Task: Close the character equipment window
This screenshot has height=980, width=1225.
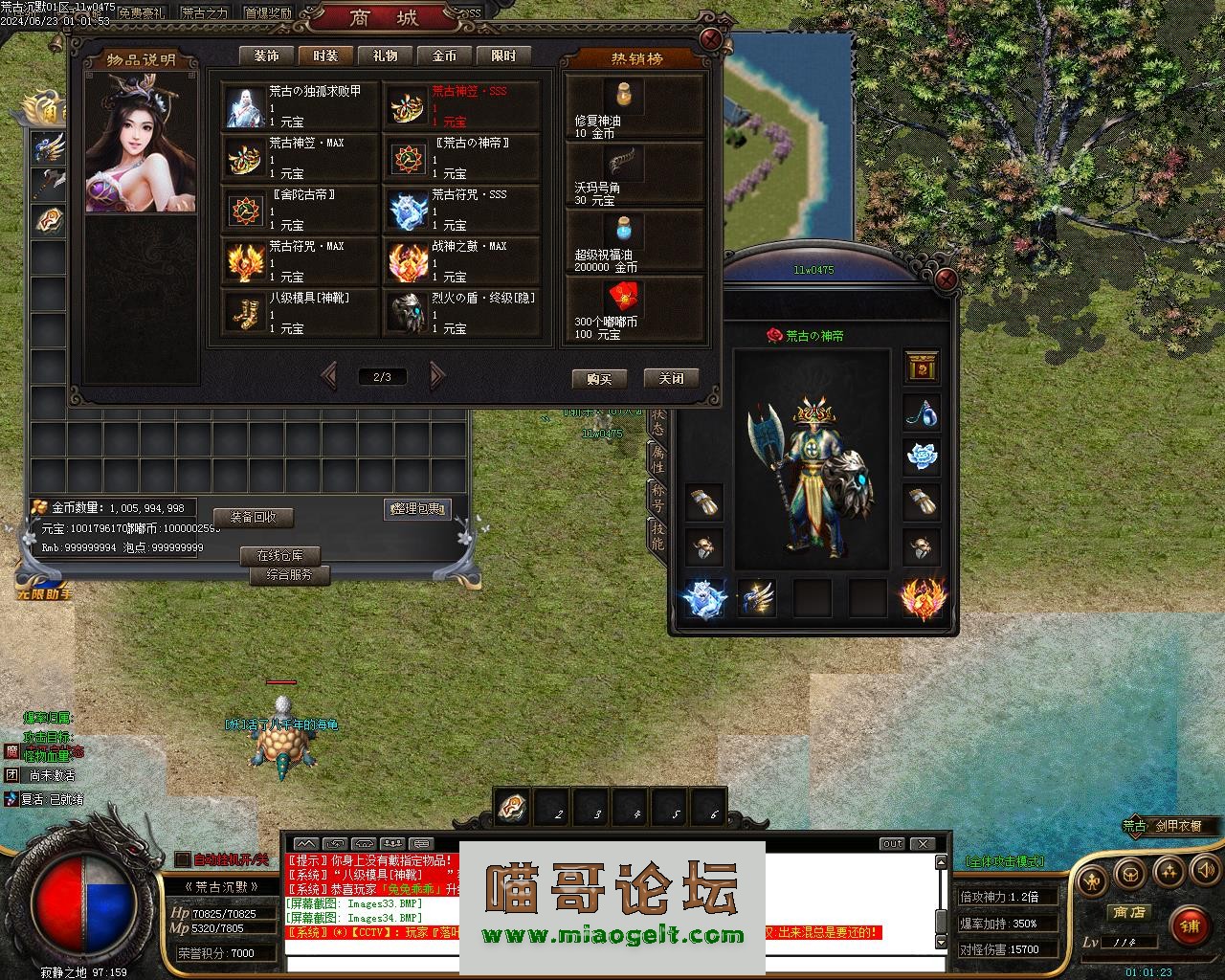Action: 946,279
